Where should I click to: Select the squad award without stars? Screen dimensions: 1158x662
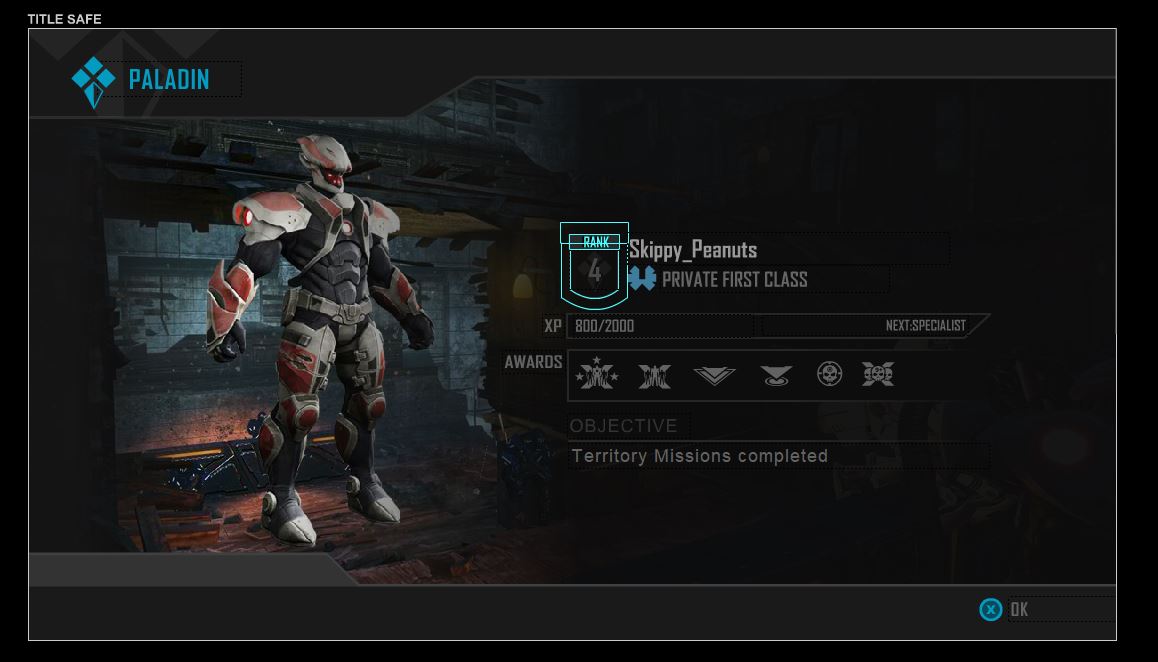(655, 375)
